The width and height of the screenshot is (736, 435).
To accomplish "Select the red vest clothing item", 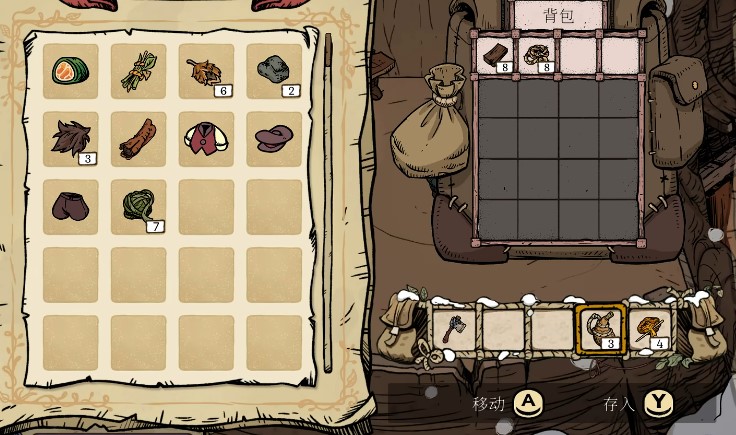I will point(206,138).
